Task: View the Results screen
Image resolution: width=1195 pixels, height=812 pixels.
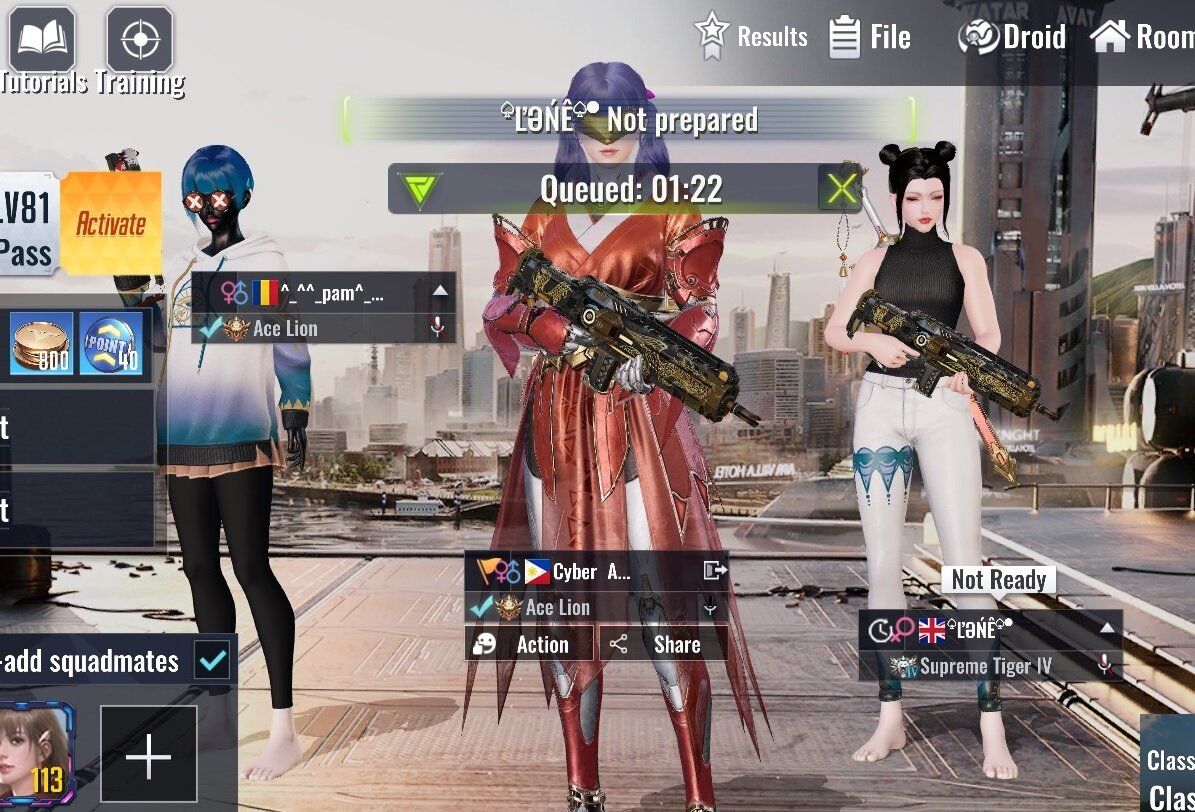Action: [x=751, y=37]
